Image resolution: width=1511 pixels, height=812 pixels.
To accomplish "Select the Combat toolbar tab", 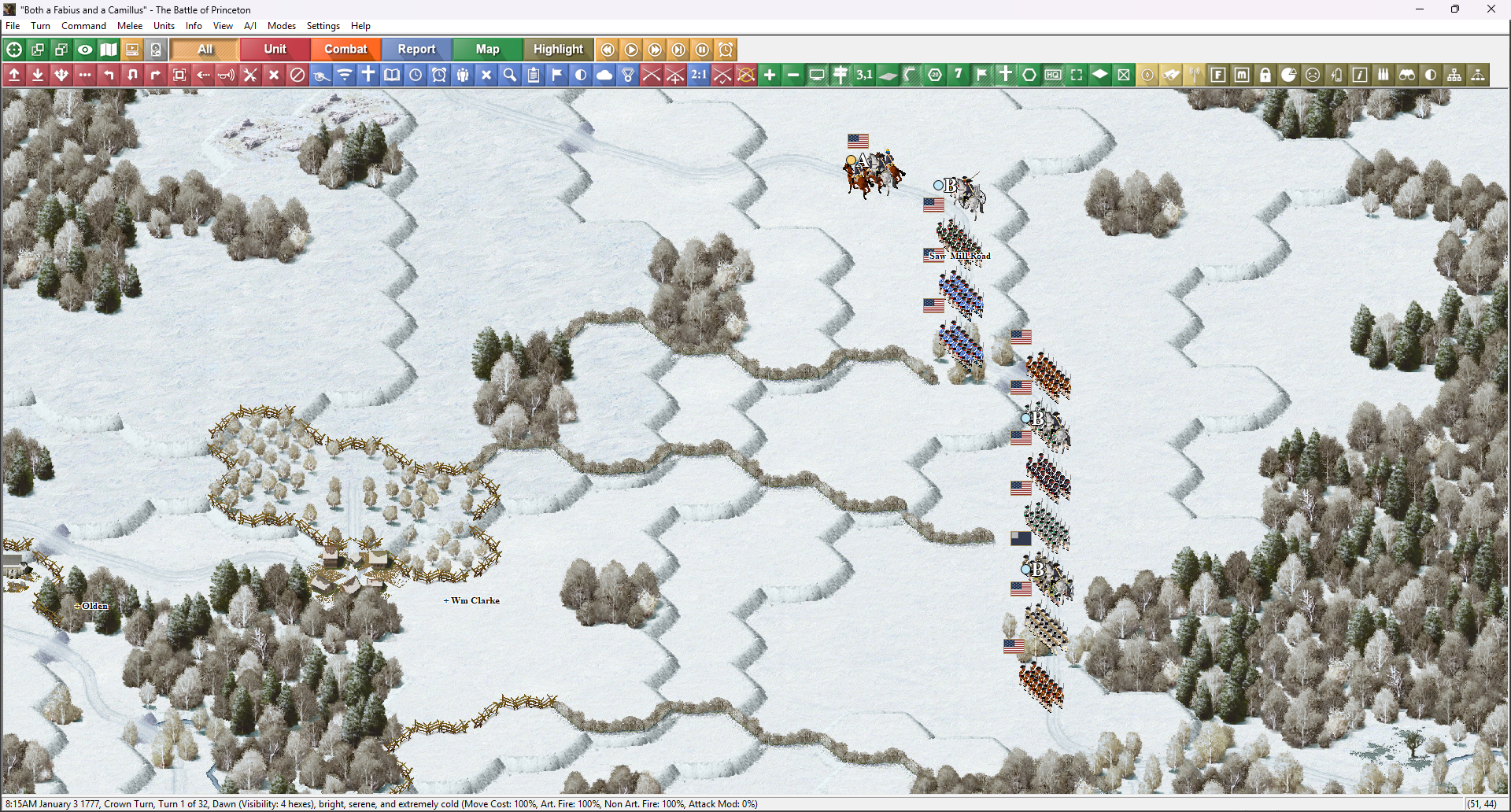I will (x=345, y=50).
